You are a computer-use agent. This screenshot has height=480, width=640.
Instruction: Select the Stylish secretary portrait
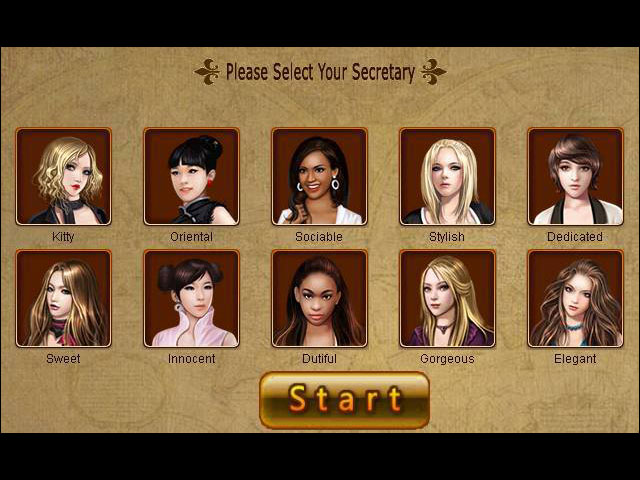pos(447,177)
